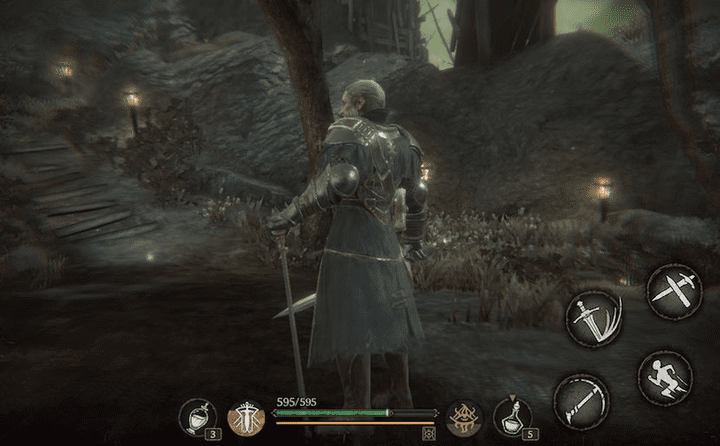Use the running figure dodge button

click(x=665, y=376)
